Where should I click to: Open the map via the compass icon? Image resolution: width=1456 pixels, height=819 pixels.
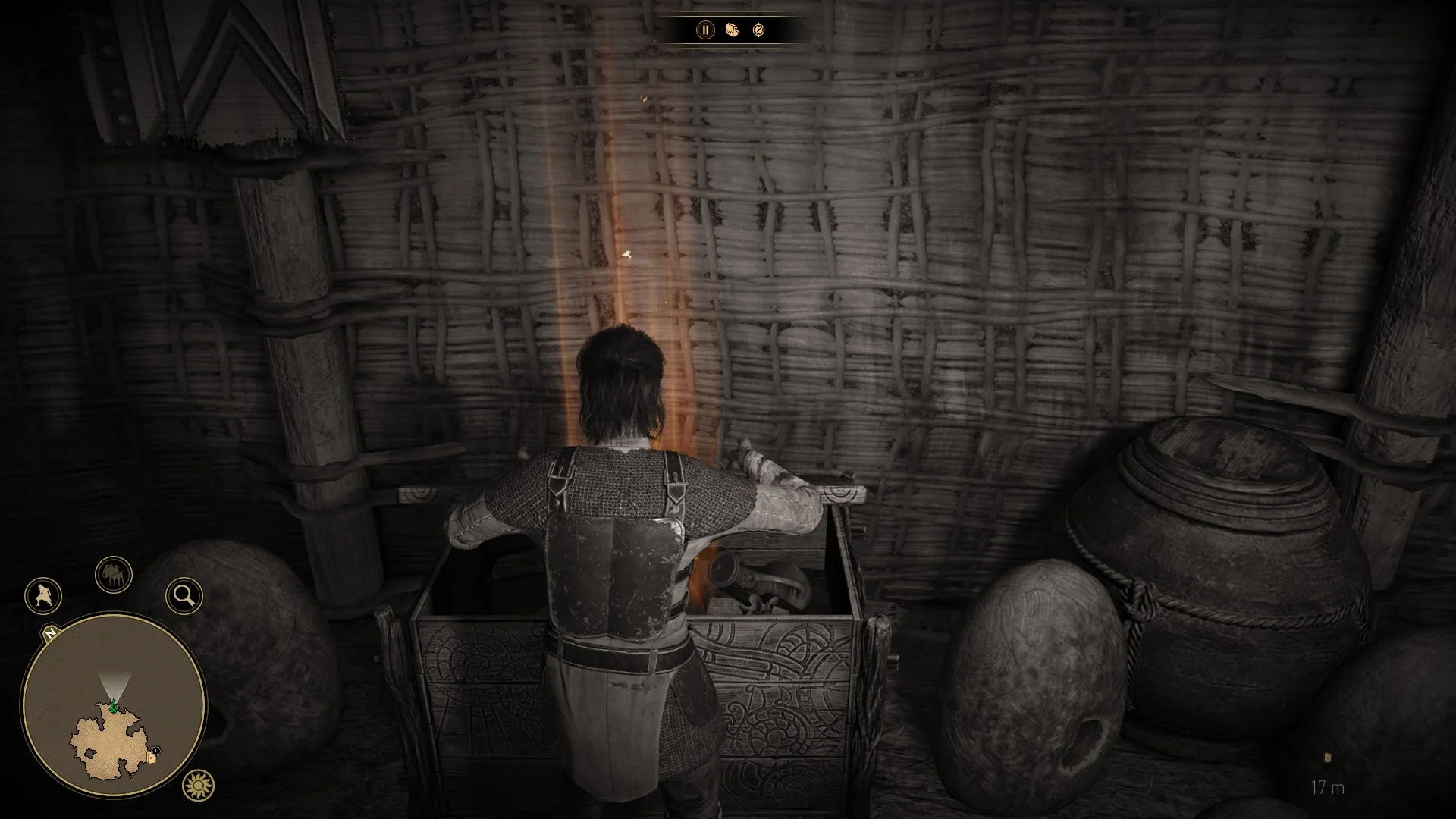coord(758,30)
